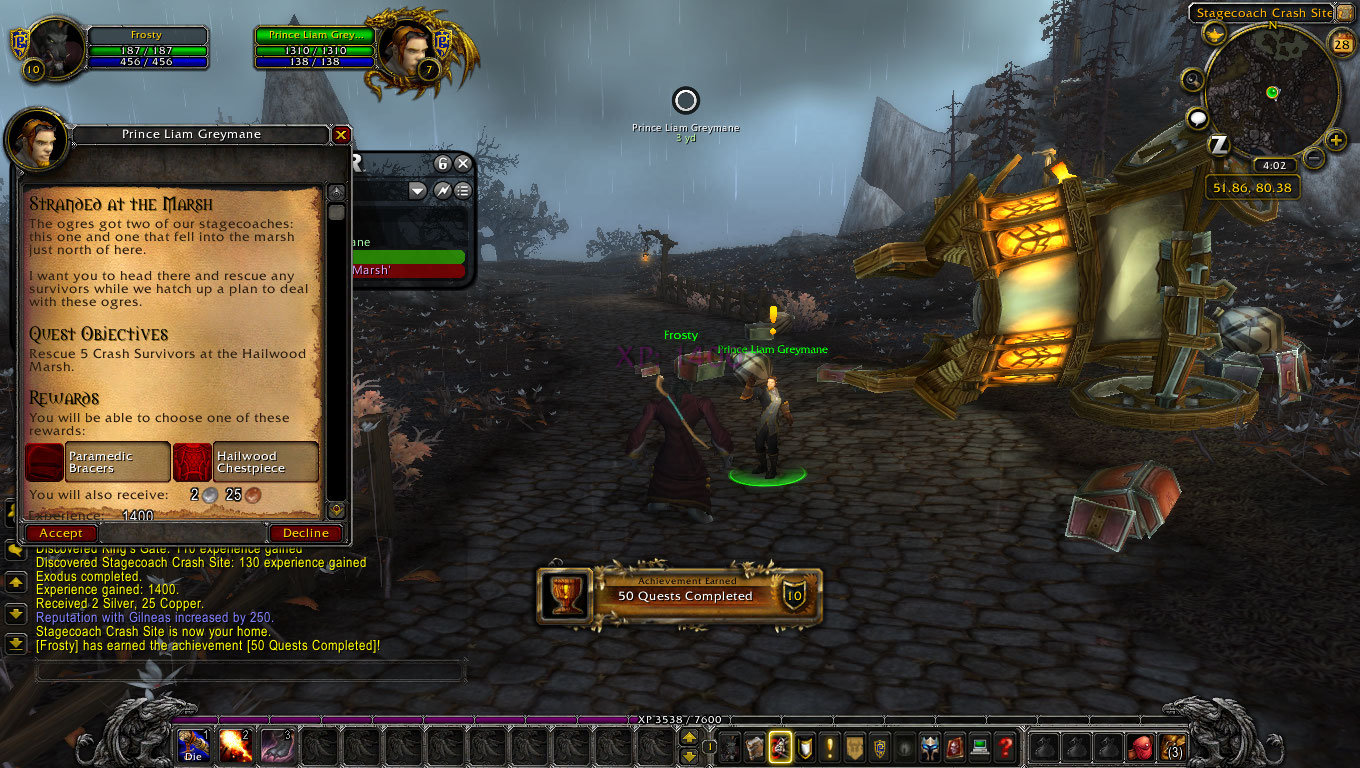Image resolution: width=1360 pixels, height=768 pixels.
Task: Cast the fire spell in hotbar slot 2
Action: click(235, 746)
